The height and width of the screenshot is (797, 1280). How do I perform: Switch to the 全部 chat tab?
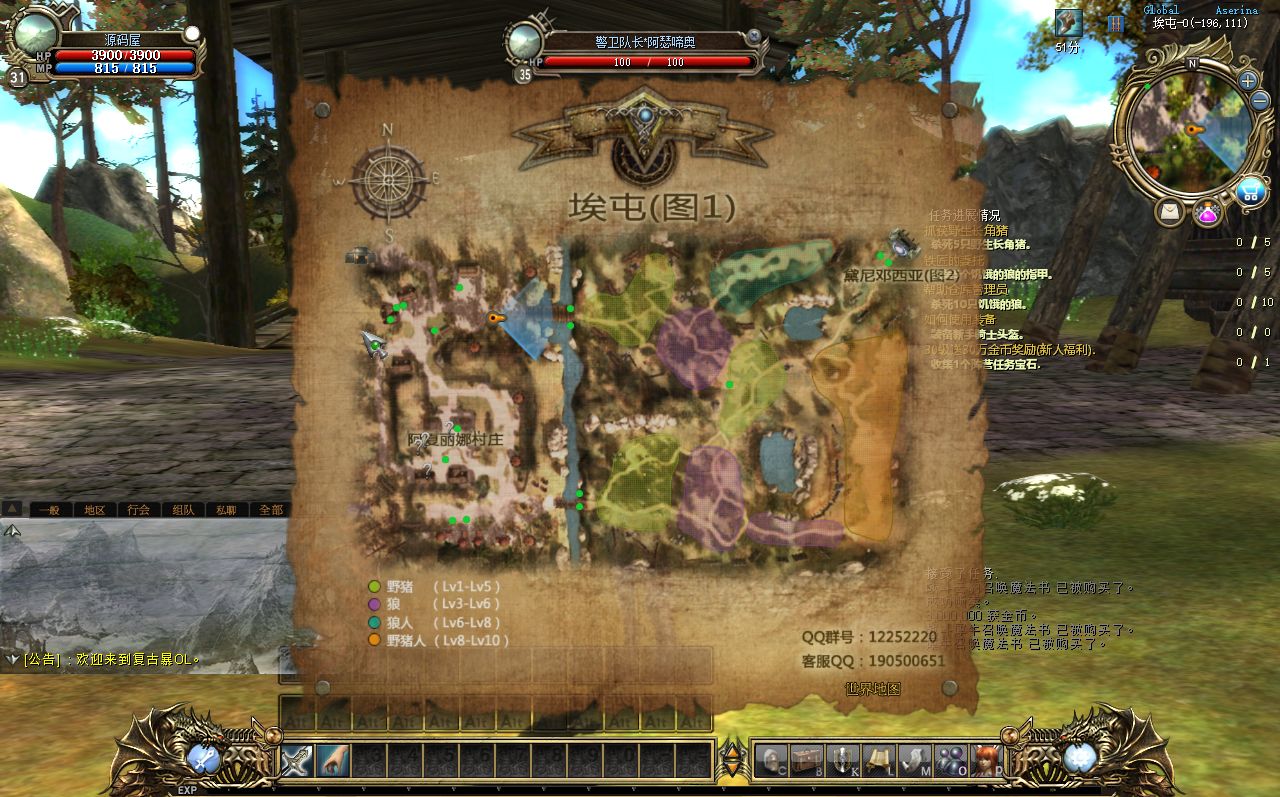click(270, 508)
